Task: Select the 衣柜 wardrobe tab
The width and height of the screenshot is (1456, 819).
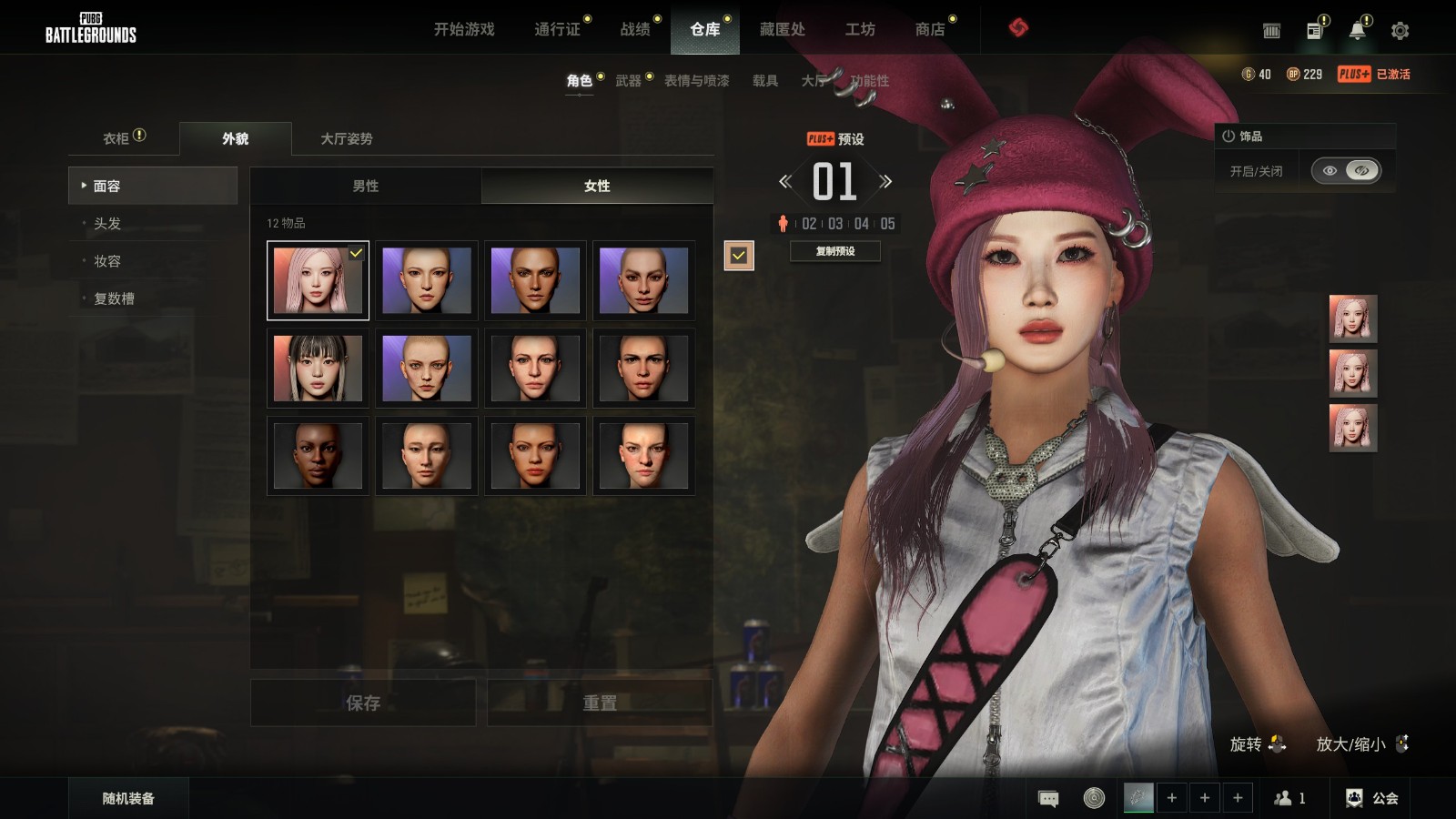Action: coord(116,138)
